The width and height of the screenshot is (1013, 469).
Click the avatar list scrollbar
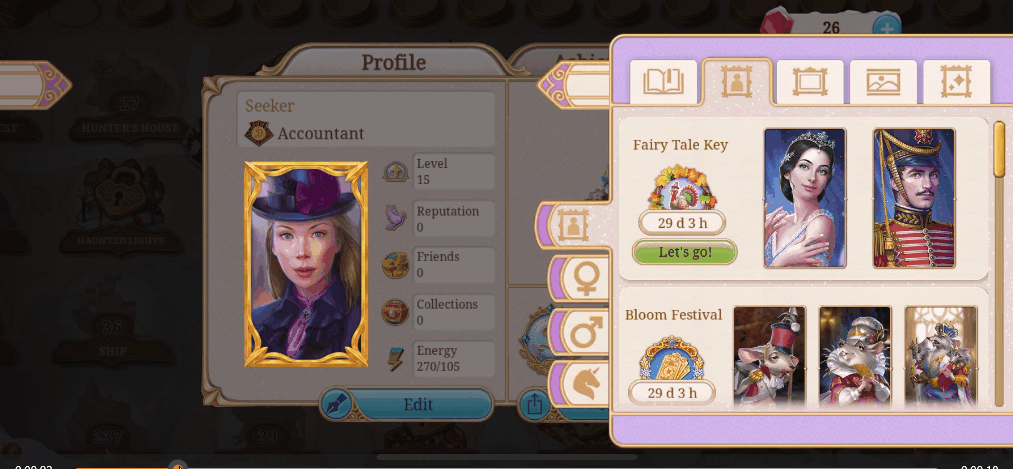pyautogui.click(x=999, y=150)
